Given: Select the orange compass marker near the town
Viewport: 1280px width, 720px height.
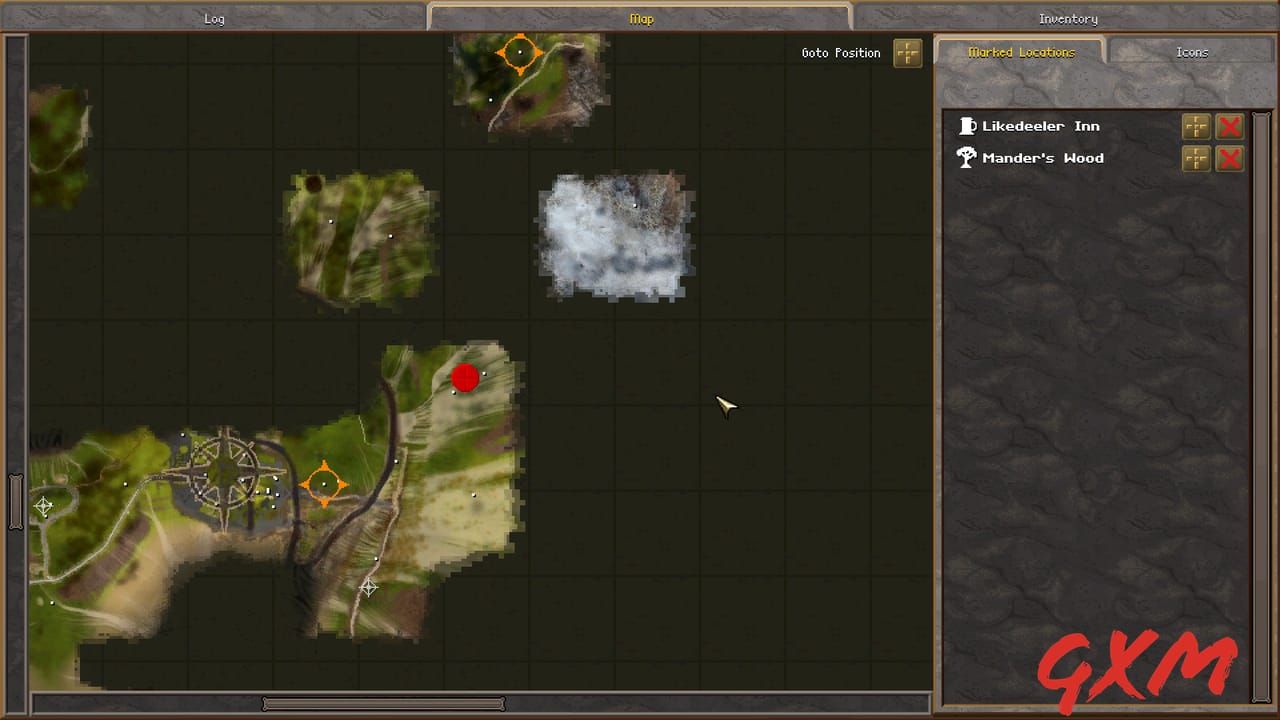Looking at the screenshot, I should (324, 484).
